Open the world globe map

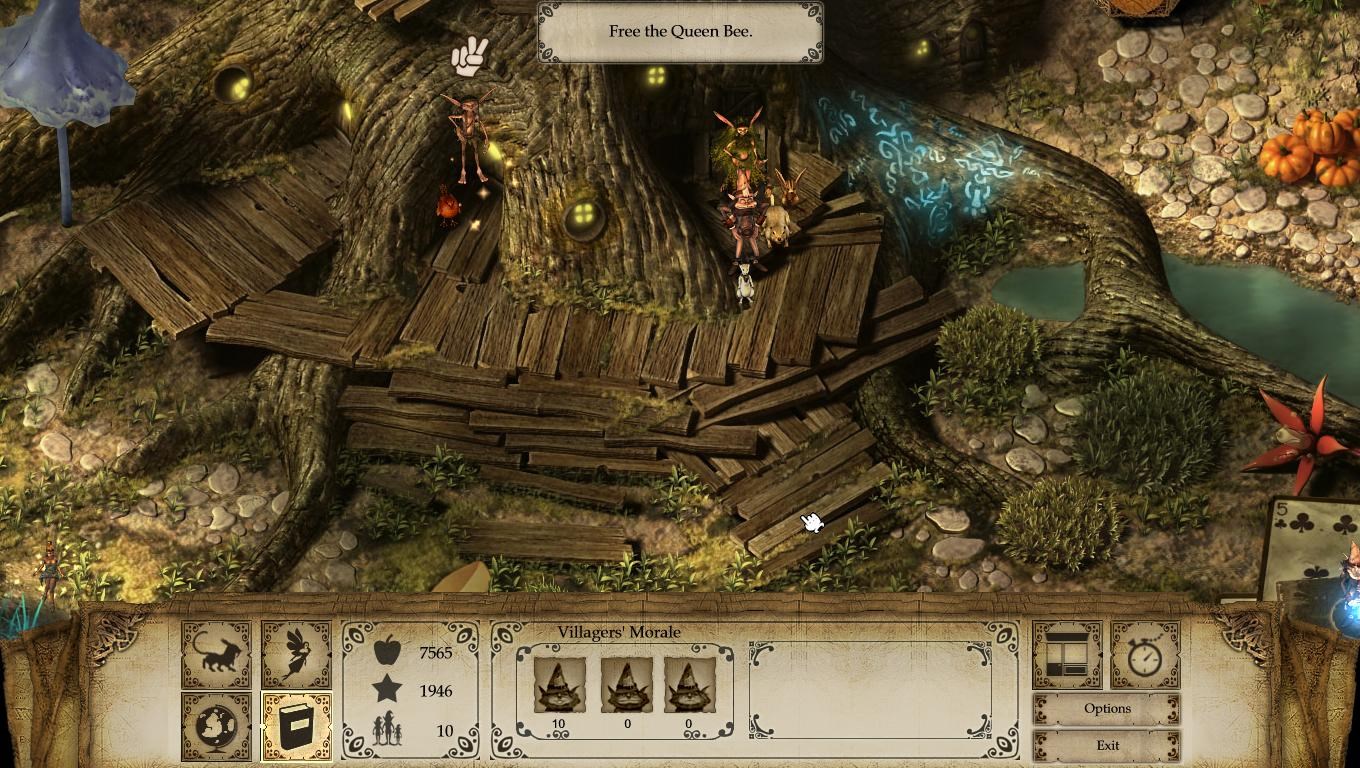216,726
